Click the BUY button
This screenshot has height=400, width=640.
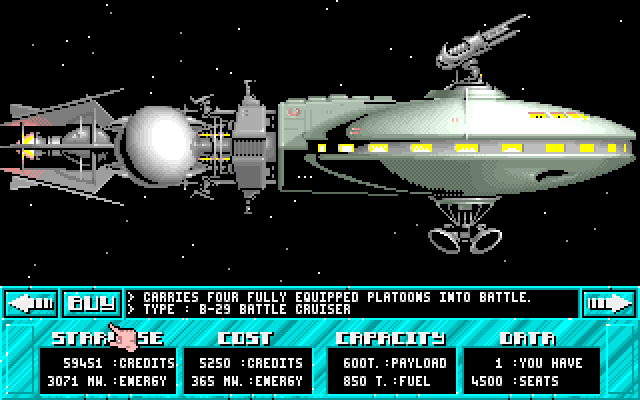pos(91,302)
